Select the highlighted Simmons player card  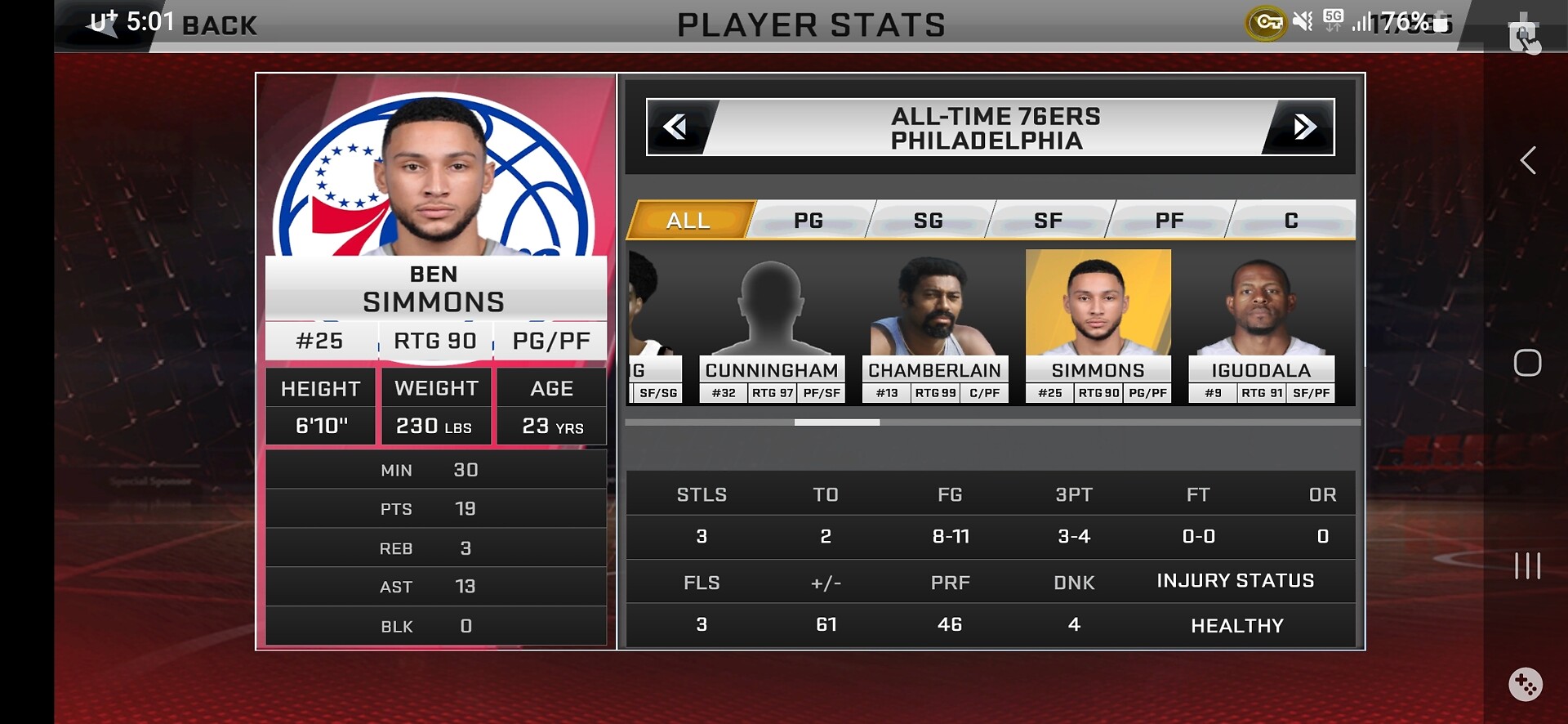click(1098, 327)
